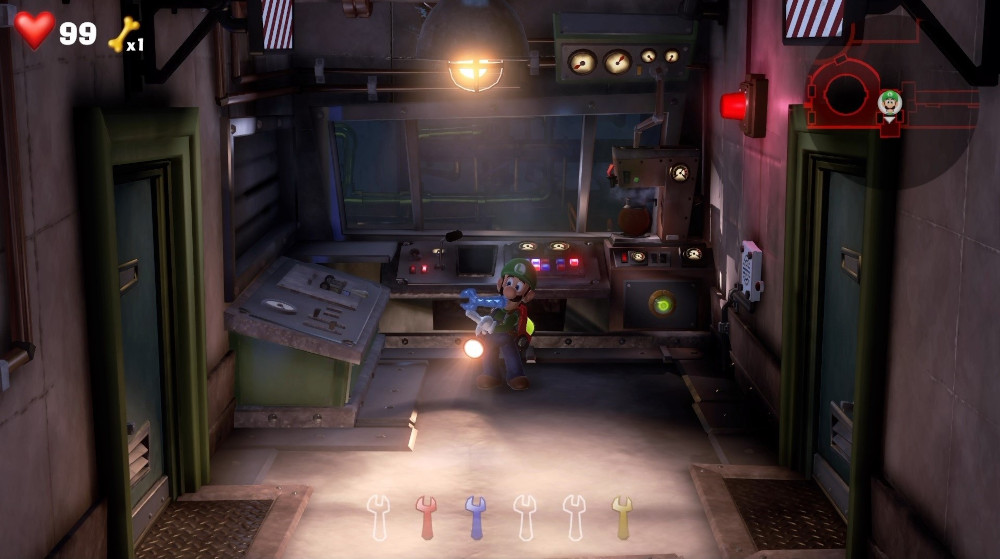Screen dimensions: 1000x559
Task: Select the red wrench icon
Action: (427, 517)
